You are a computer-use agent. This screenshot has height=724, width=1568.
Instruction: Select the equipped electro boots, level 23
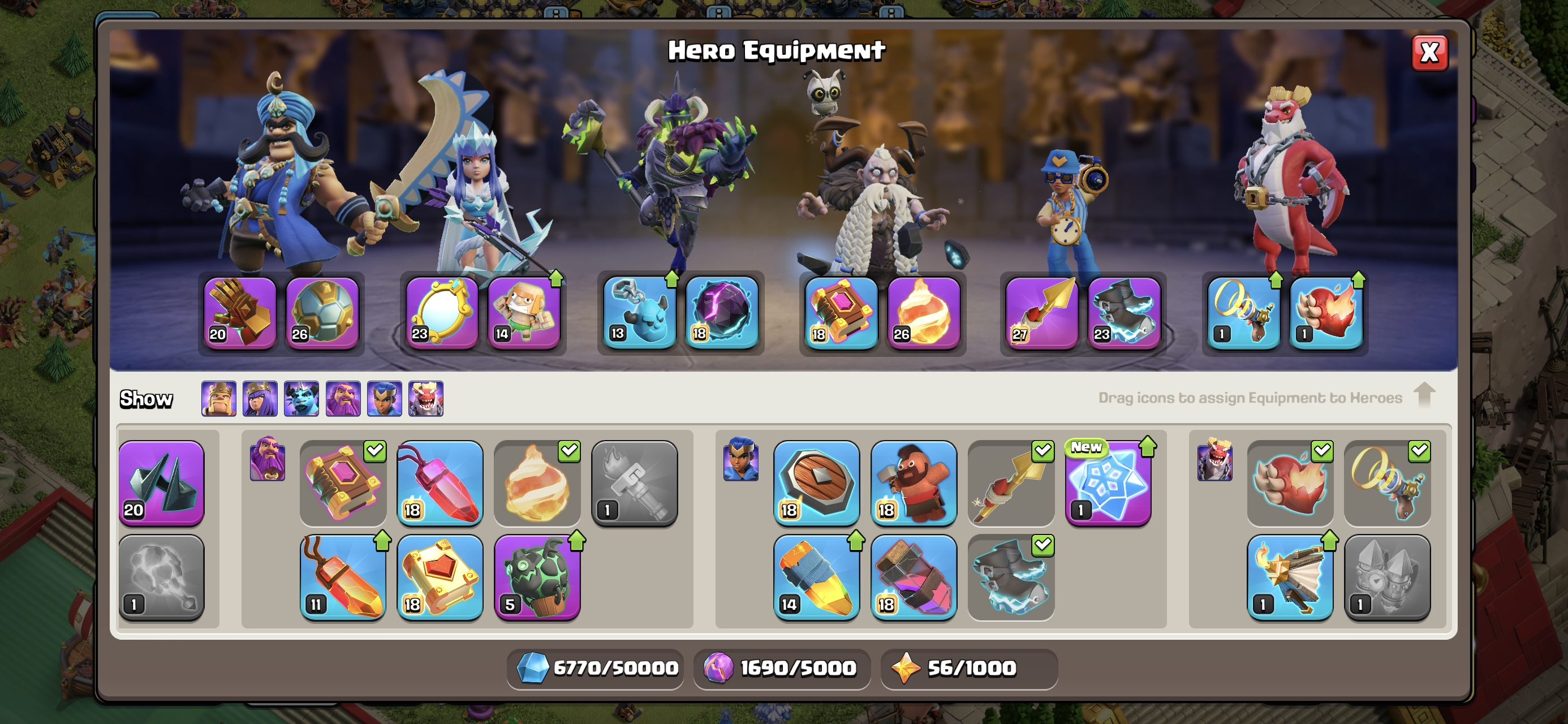point(1125,313)
